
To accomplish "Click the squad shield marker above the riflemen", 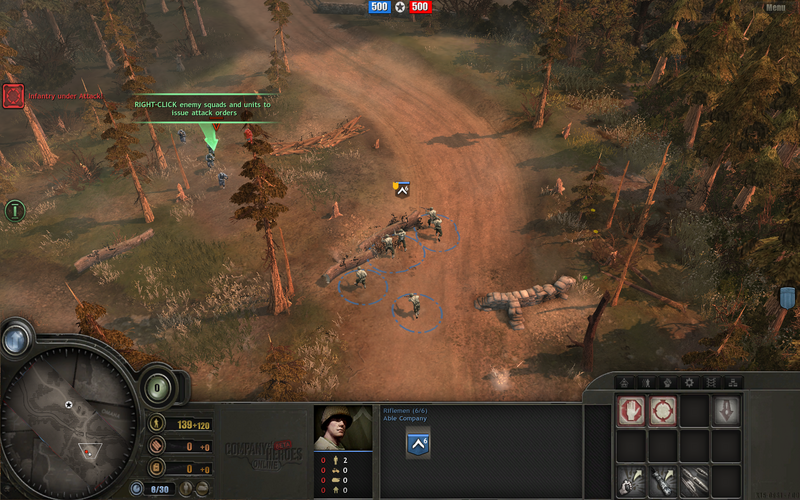I will [402, 187].
